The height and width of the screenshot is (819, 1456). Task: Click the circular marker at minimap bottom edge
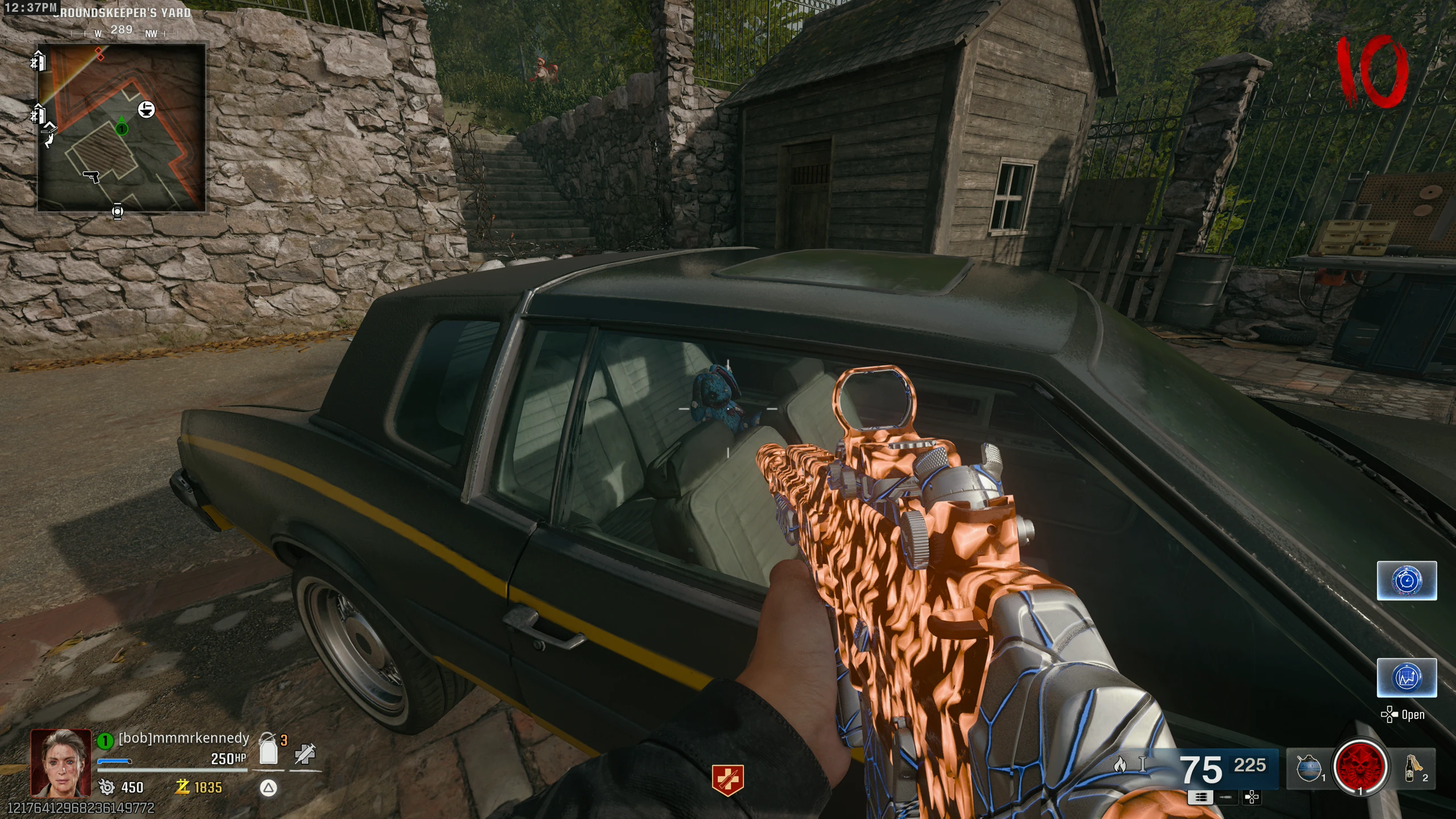coord(117,212)
